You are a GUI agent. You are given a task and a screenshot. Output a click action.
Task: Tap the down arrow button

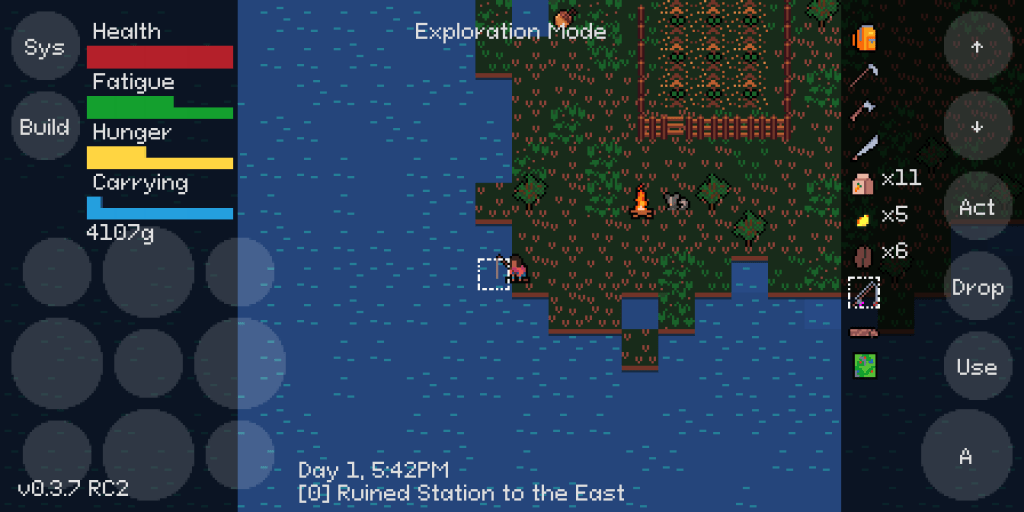click(977, 127)
